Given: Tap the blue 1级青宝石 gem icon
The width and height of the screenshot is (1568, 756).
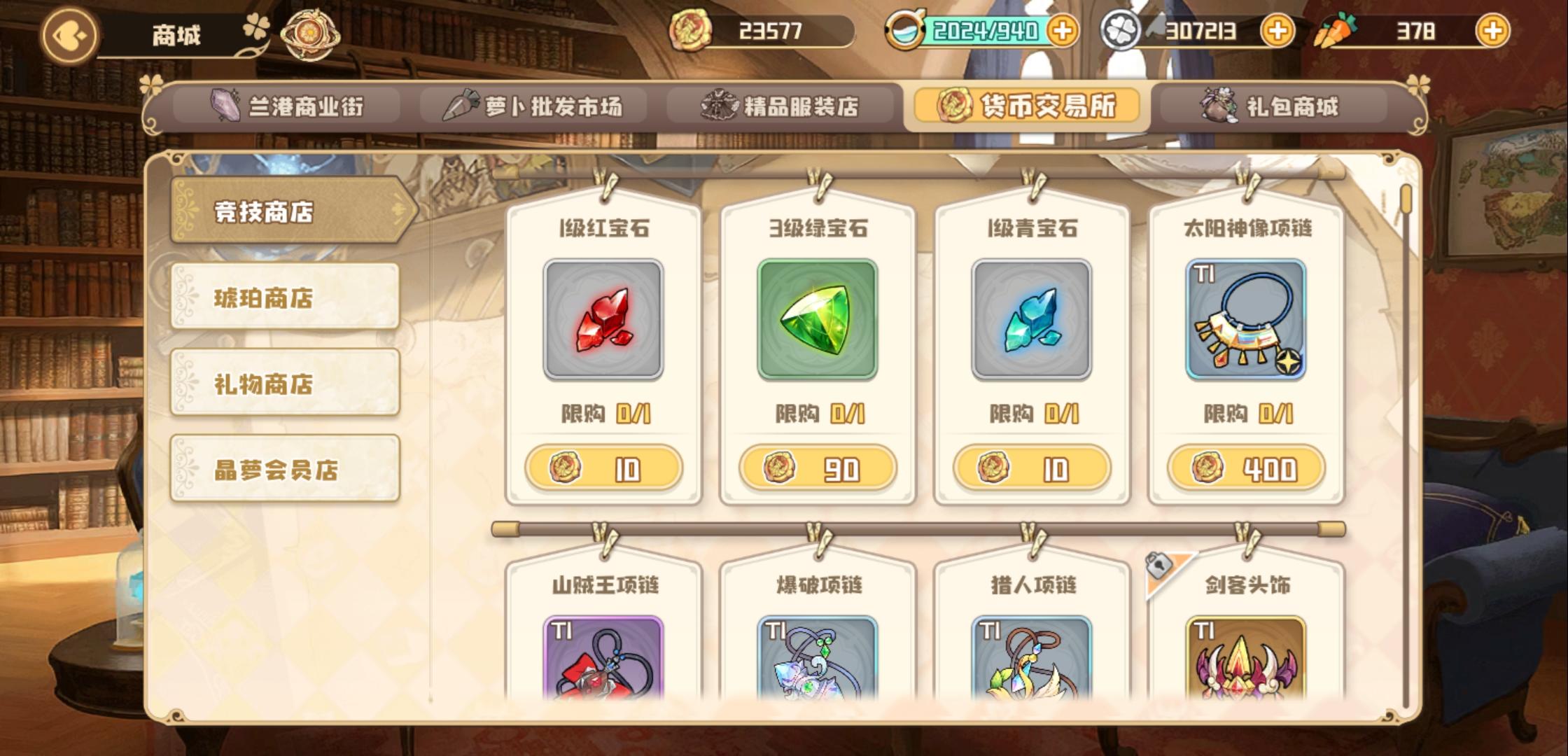Looking at the screenshot, I should (1031, 318).
